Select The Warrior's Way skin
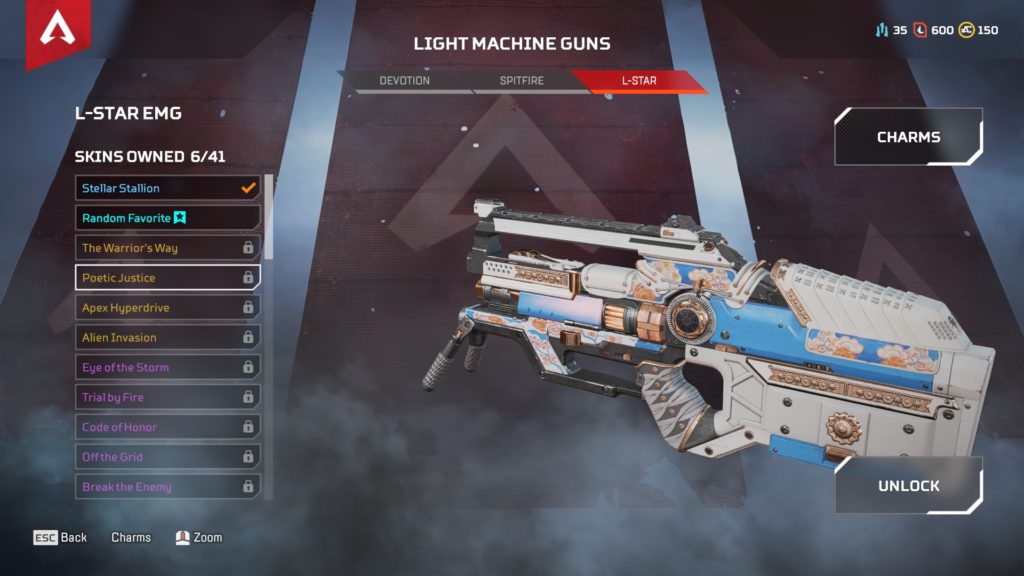The width and height of the screenshot is (1024, 576). point(167,248)
